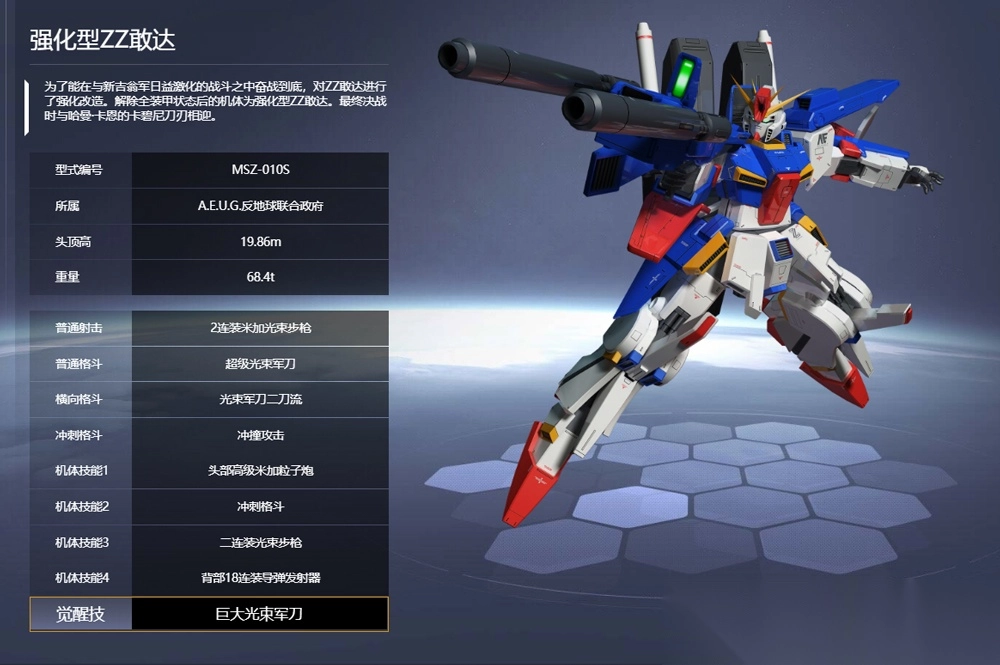Select the 冲撞攻击 row

coord(209,435)
